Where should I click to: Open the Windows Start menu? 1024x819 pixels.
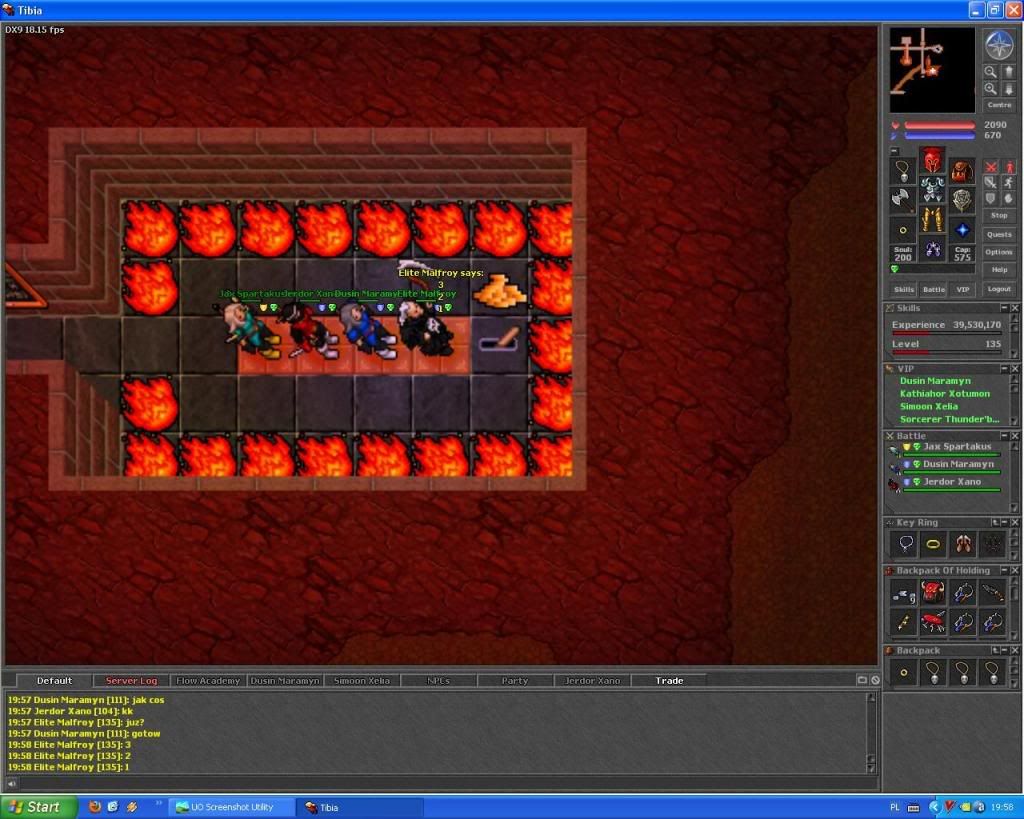(38, 807)
